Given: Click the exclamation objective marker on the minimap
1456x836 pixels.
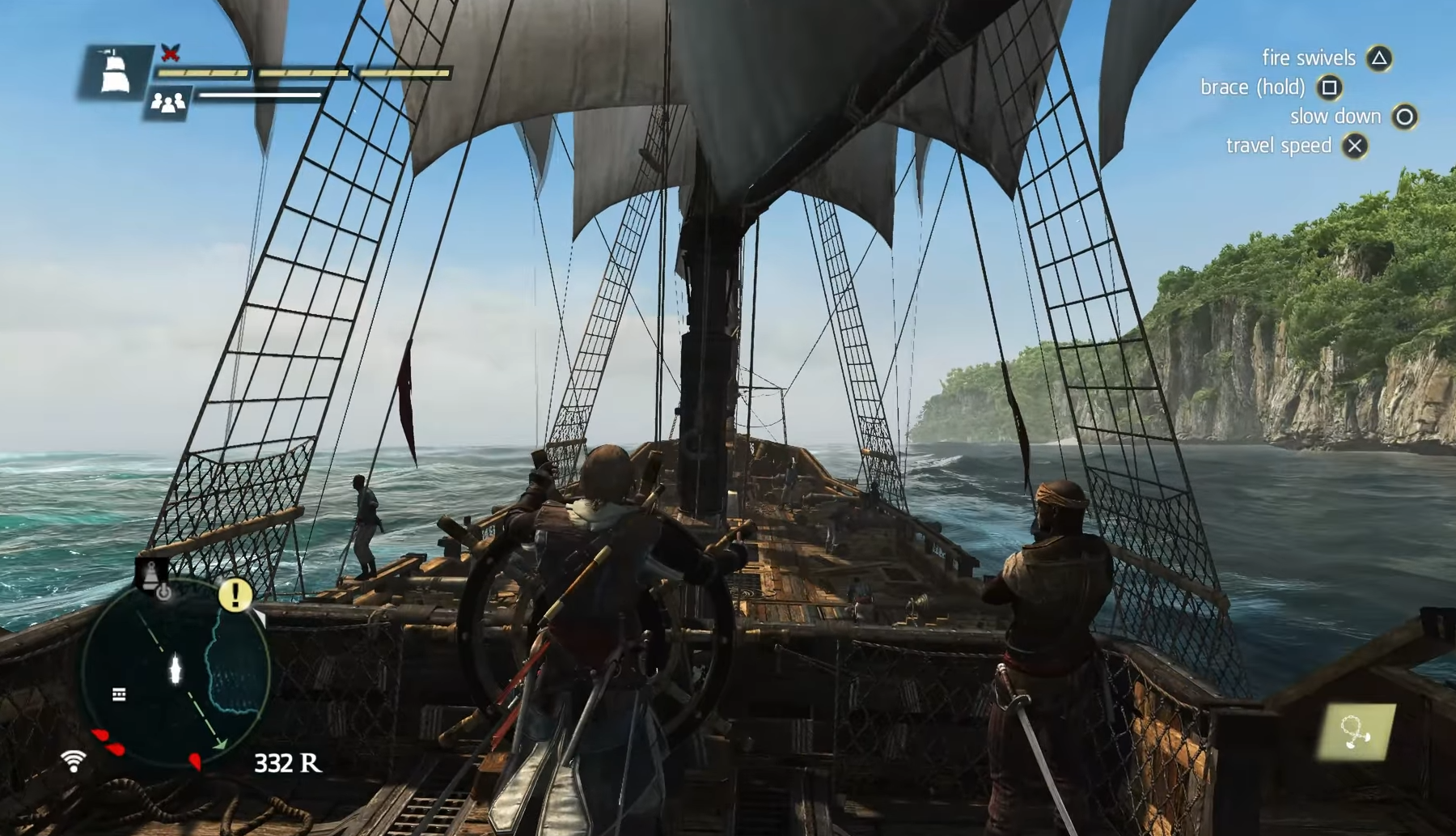Looking at the screenshot, I should tap(234, 596).
